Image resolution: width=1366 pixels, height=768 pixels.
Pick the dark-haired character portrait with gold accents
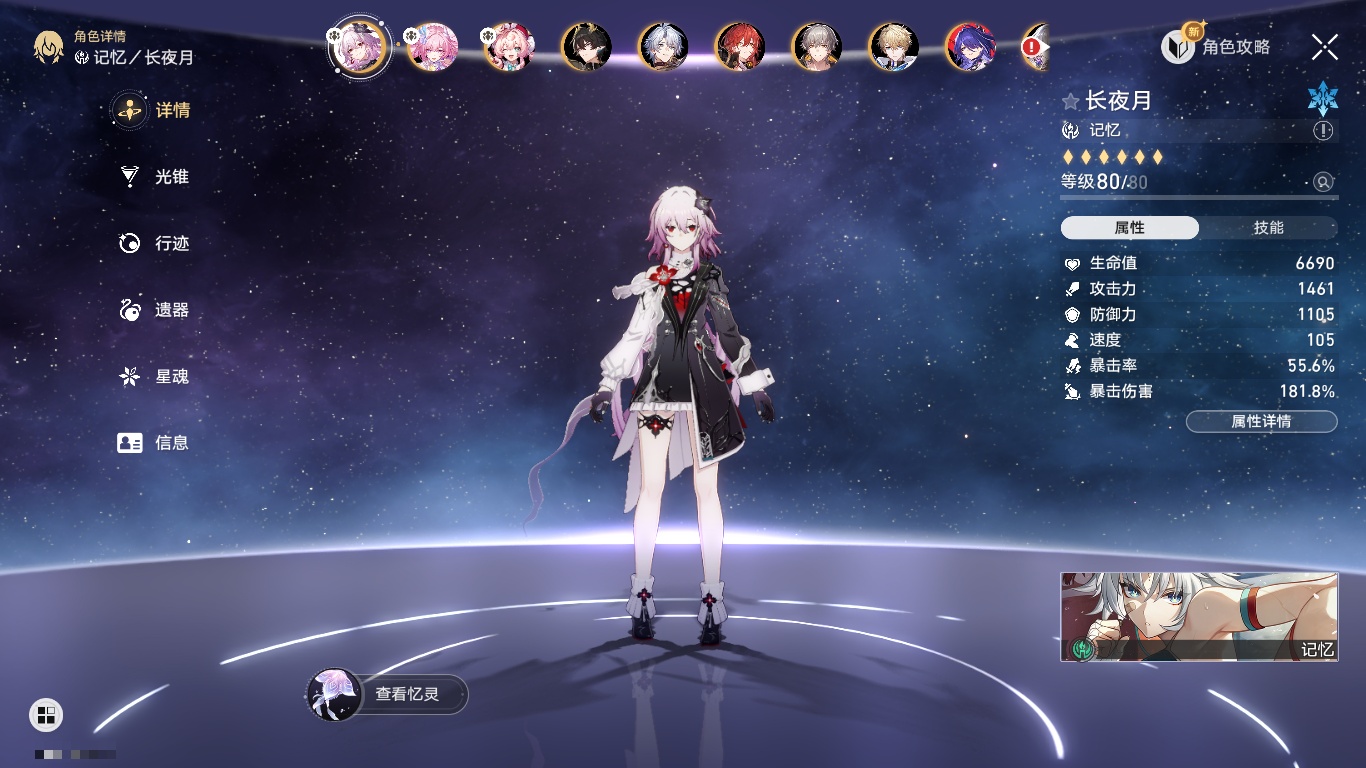pos(586,47)
